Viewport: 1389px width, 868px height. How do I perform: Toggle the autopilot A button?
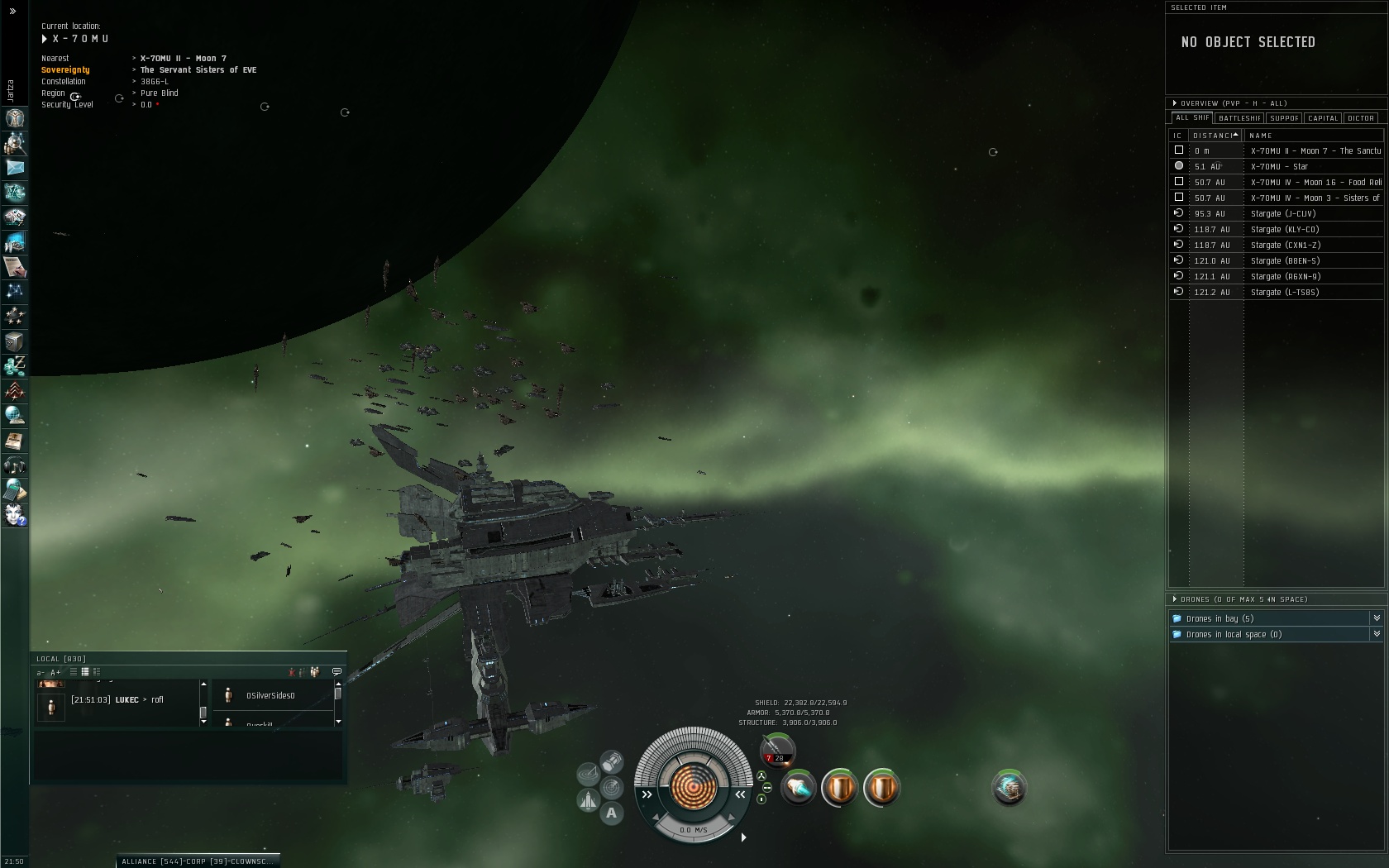coord(611,813)
